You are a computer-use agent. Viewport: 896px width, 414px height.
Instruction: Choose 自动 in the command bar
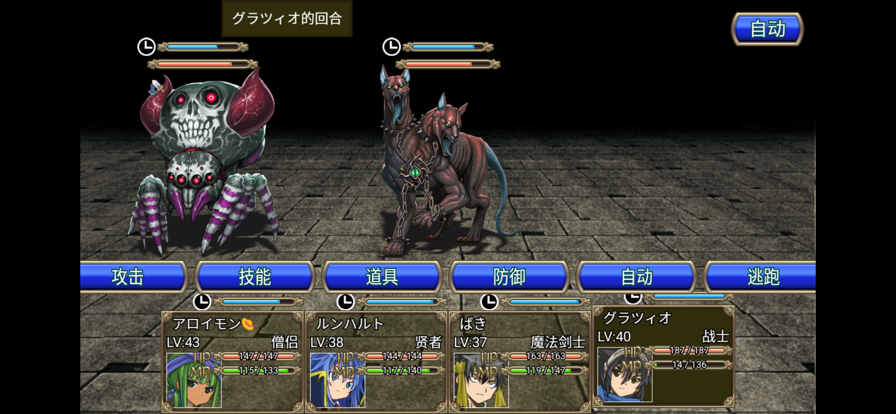point(636,277)
